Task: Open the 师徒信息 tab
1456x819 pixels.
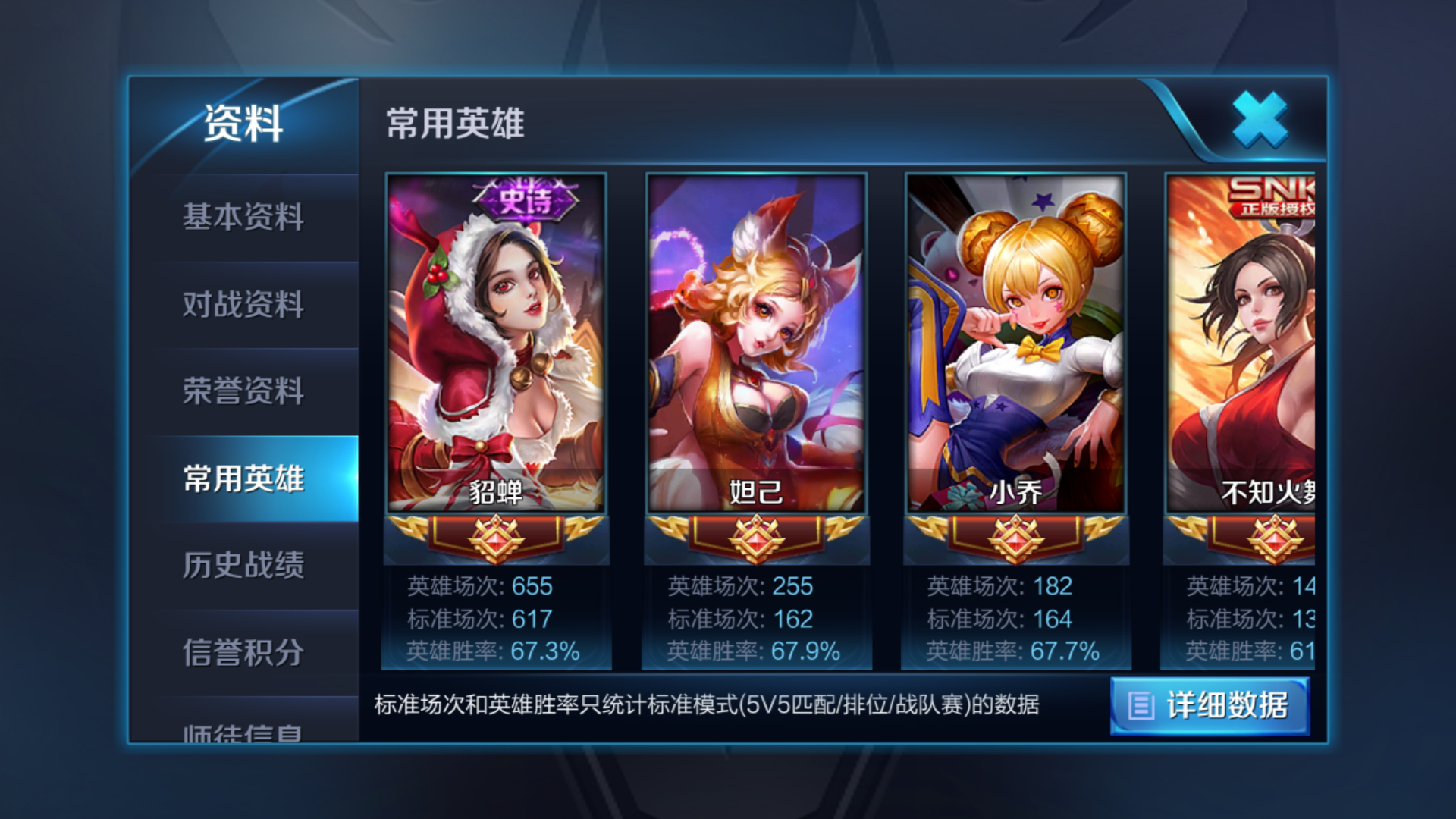Action: 243,736
